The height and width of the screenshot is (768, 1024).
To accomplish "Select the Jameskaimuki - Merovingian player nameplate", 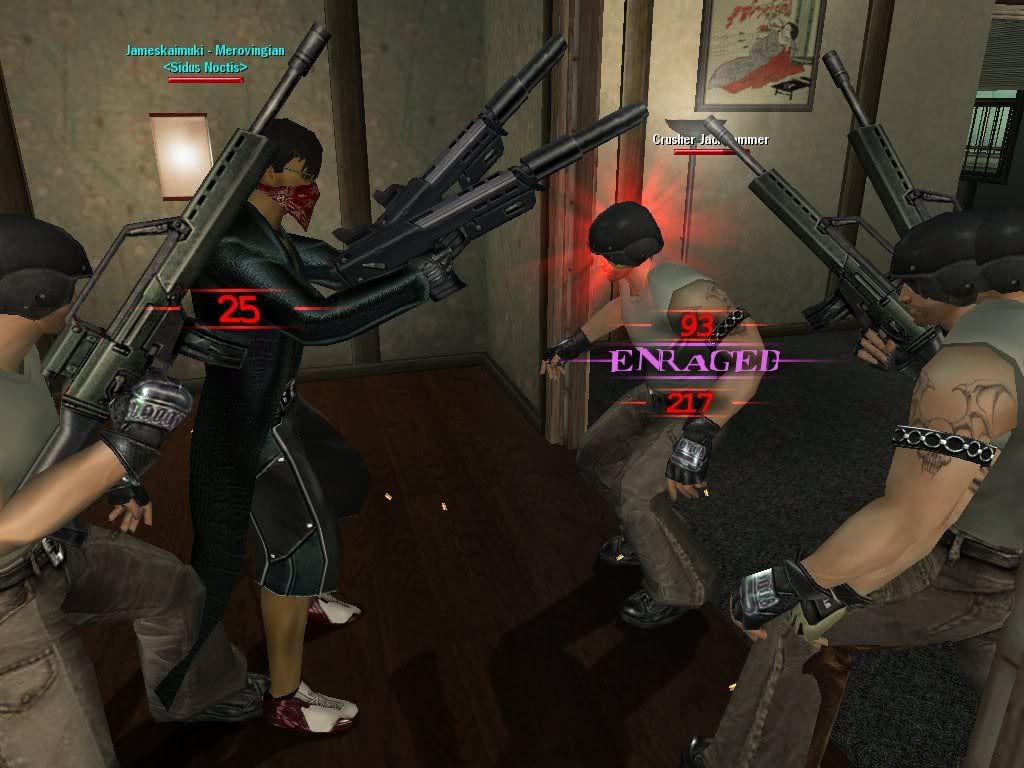I will (x=204, y=50).
